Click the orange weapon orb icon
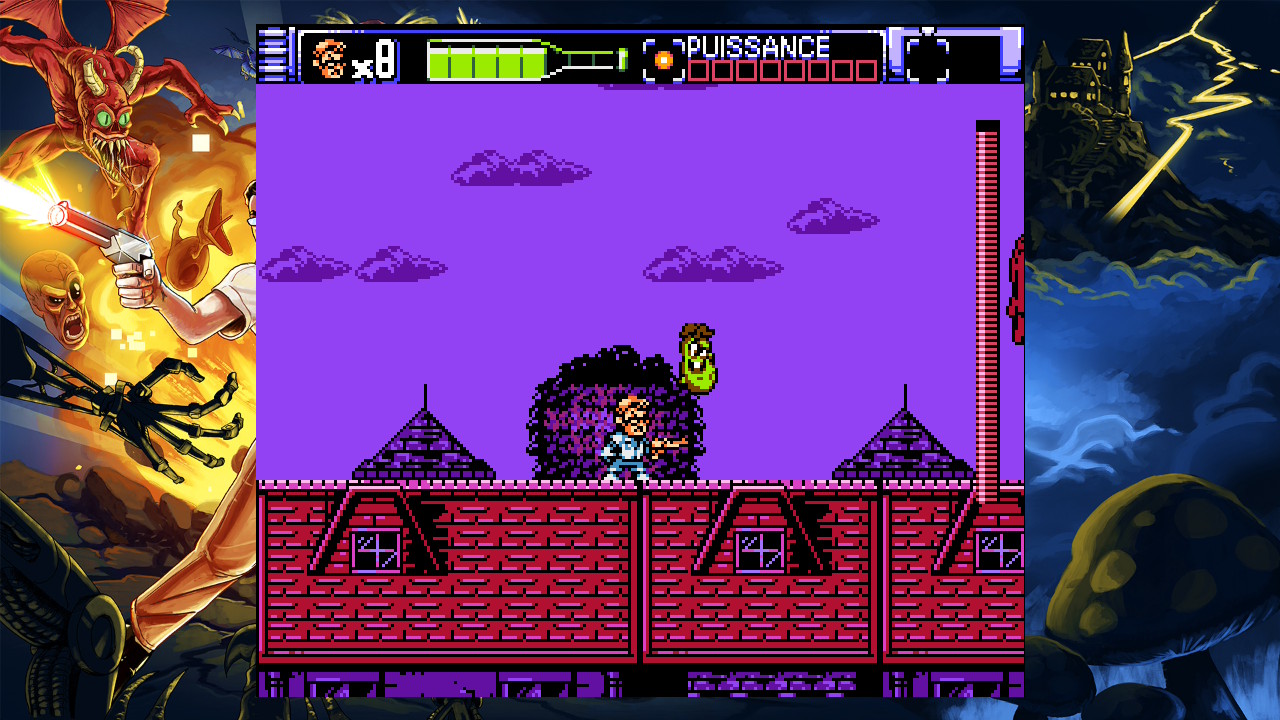Image resolution: width=1280 pixels, height=720 pixels. coord(663,59)
